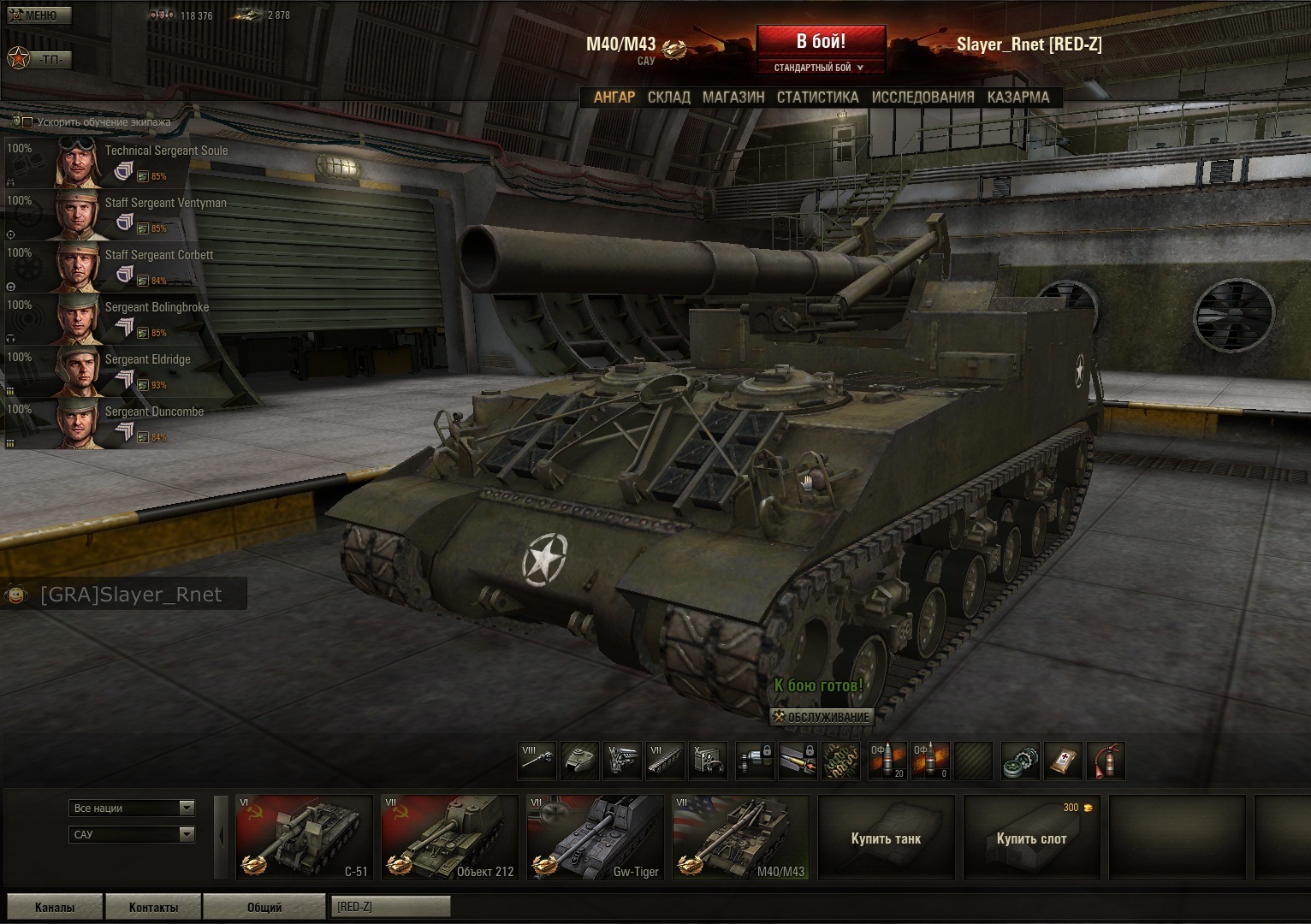Image resolution: width=1311 pixels, height=924 pixels.
Task: Pick the Gw-Tiger tank
Action: point(595,838)
